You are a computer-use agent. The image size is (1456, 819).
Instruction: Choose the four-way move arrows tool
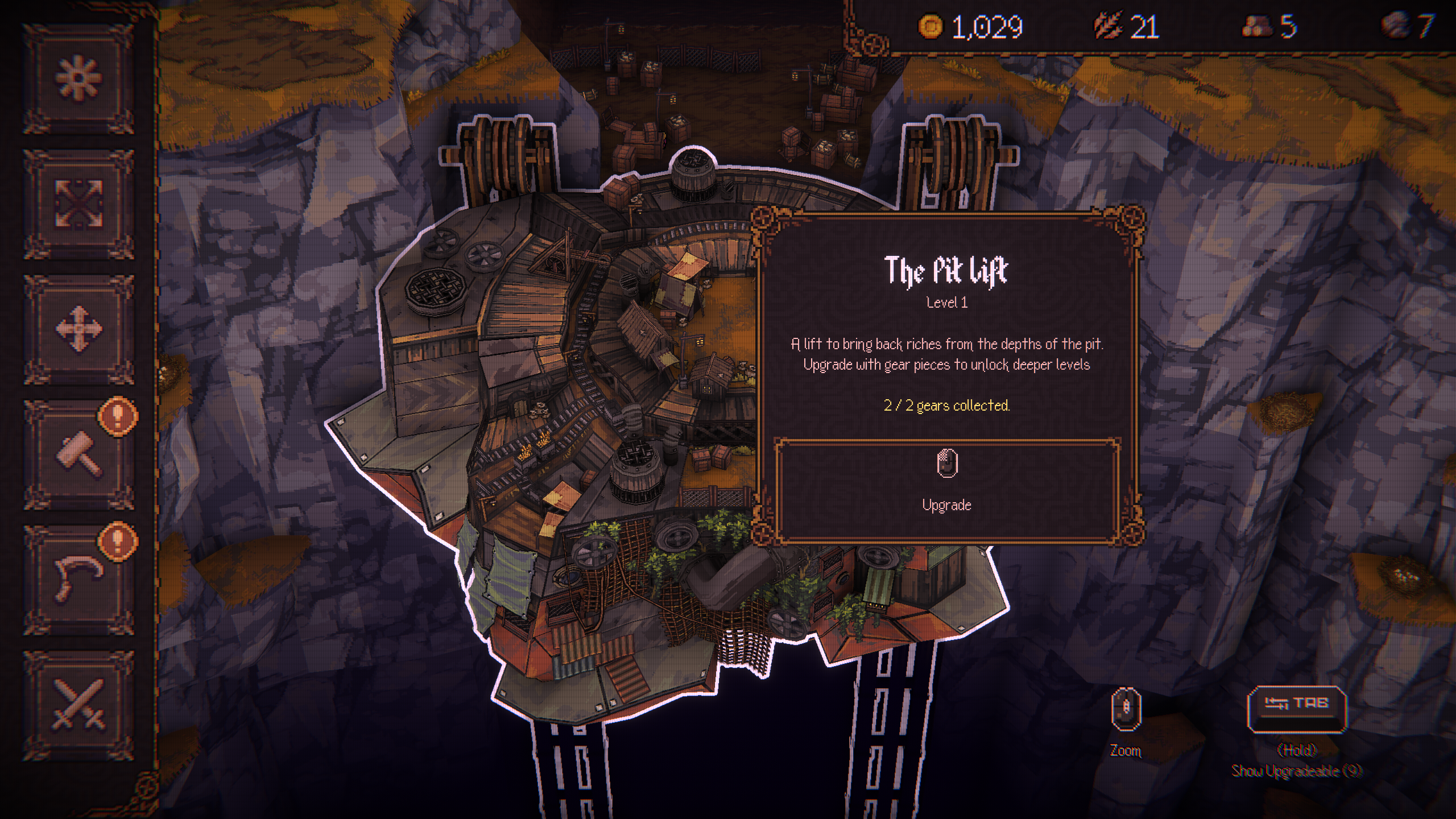pos(79,329)
